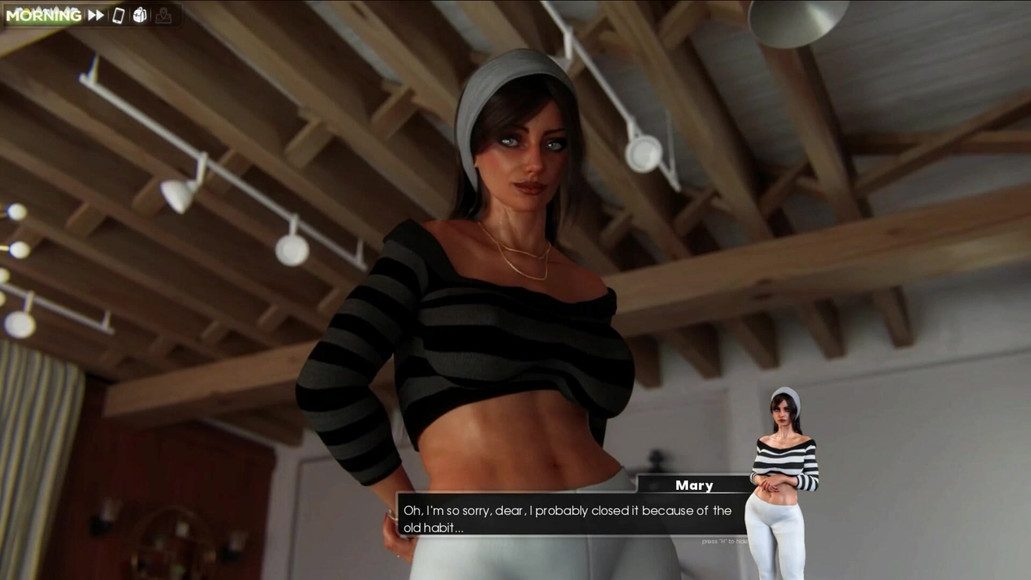This screenshot has width=1031, height=580.
Task: Click the fast-forward time skip arrows
Action: pos(96,16)
